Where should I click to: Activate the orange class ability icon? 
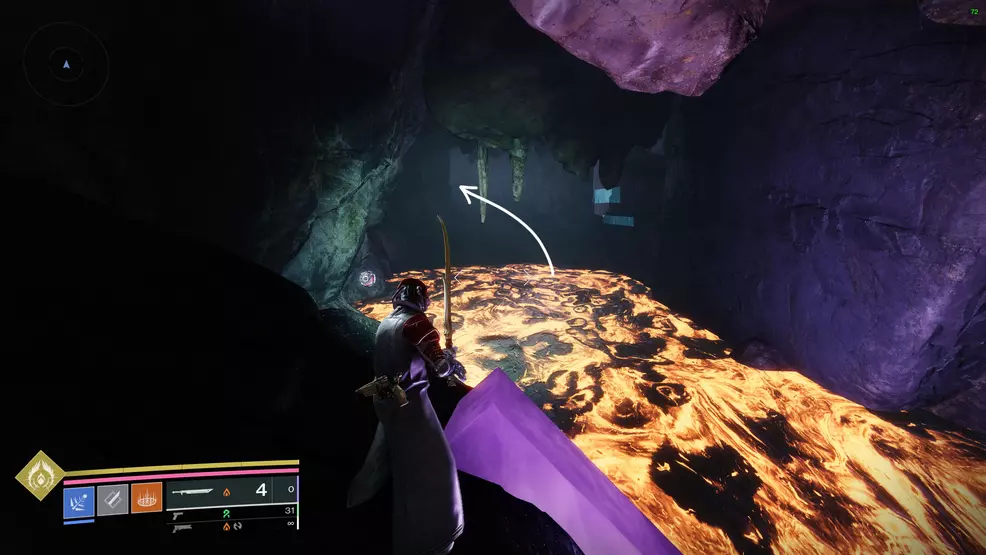click(x=146, y=498)
